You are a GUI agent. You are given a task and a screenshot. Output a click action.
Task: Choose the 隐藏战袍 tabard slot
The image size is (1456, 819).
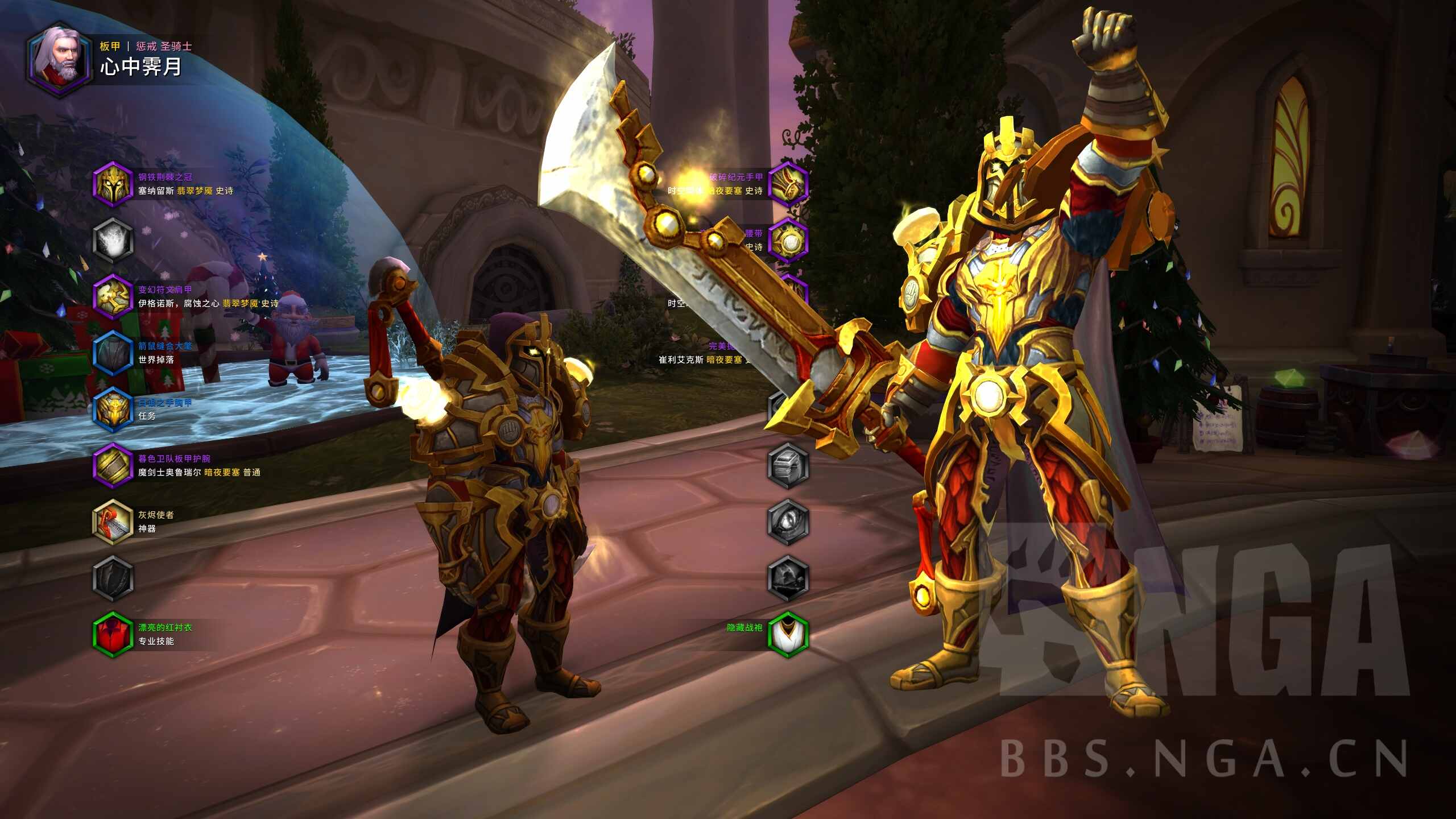click(788, 634)
